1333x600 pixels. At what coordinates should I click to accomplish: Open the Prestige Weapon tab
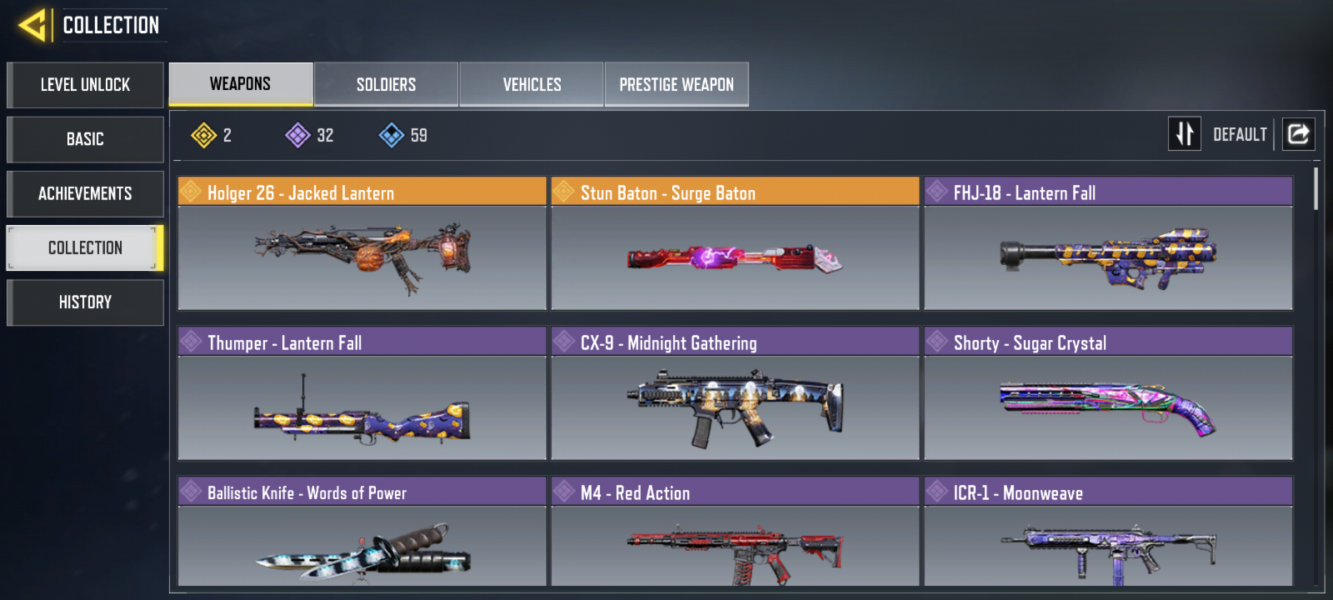(676, 84)
